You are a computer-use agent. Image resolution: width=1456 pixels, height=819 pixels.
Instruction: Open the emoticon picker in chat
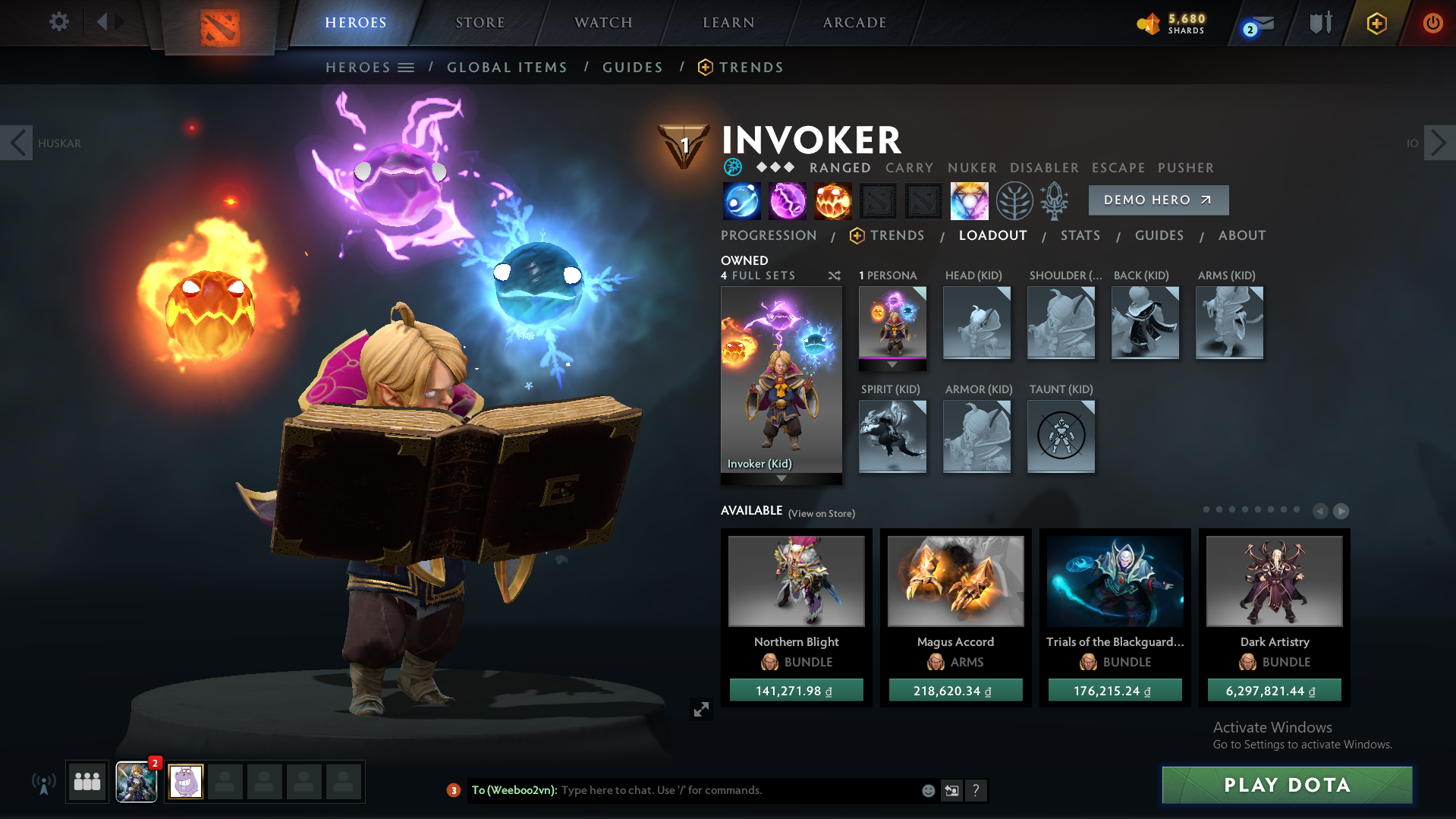pos(927,790)
